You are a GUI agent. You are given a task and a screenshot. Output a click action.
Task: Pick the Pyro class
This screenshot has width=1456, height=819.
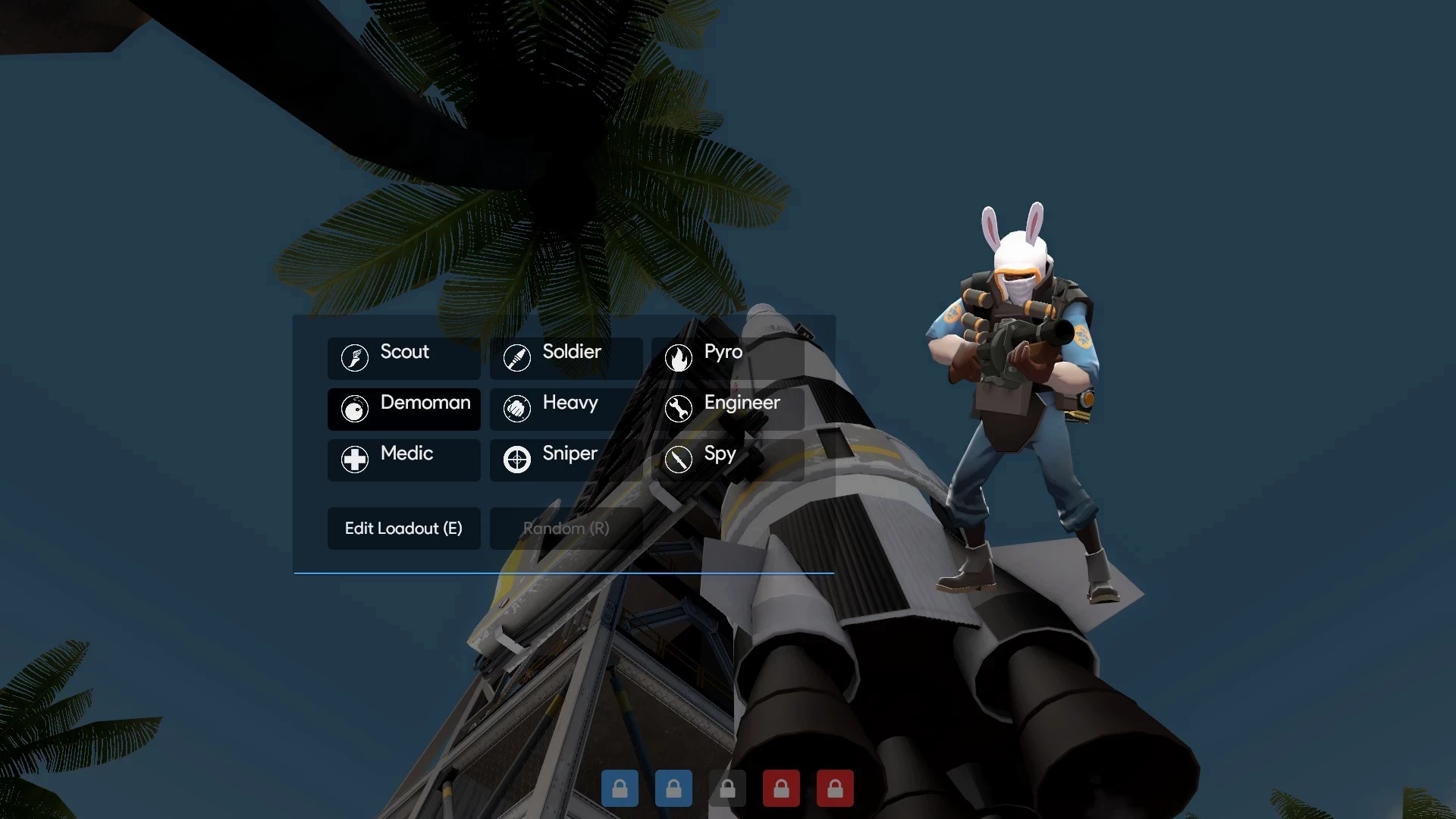[727, 357]
